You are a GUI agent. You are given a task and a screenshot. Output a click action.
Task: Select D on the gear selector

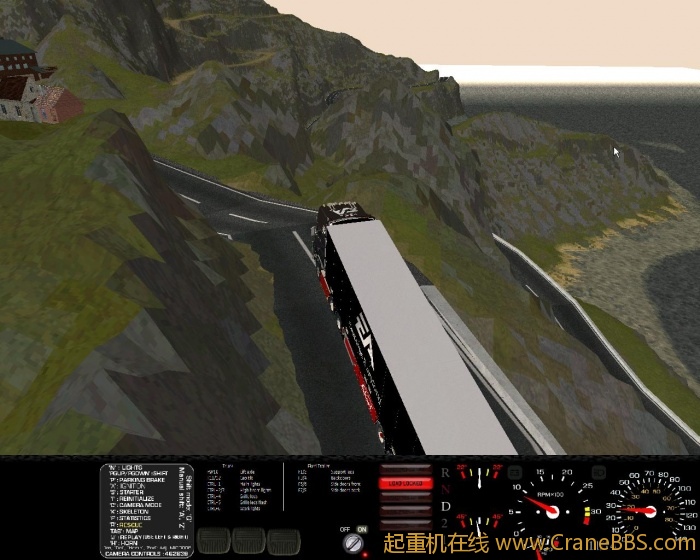point(445,507)
